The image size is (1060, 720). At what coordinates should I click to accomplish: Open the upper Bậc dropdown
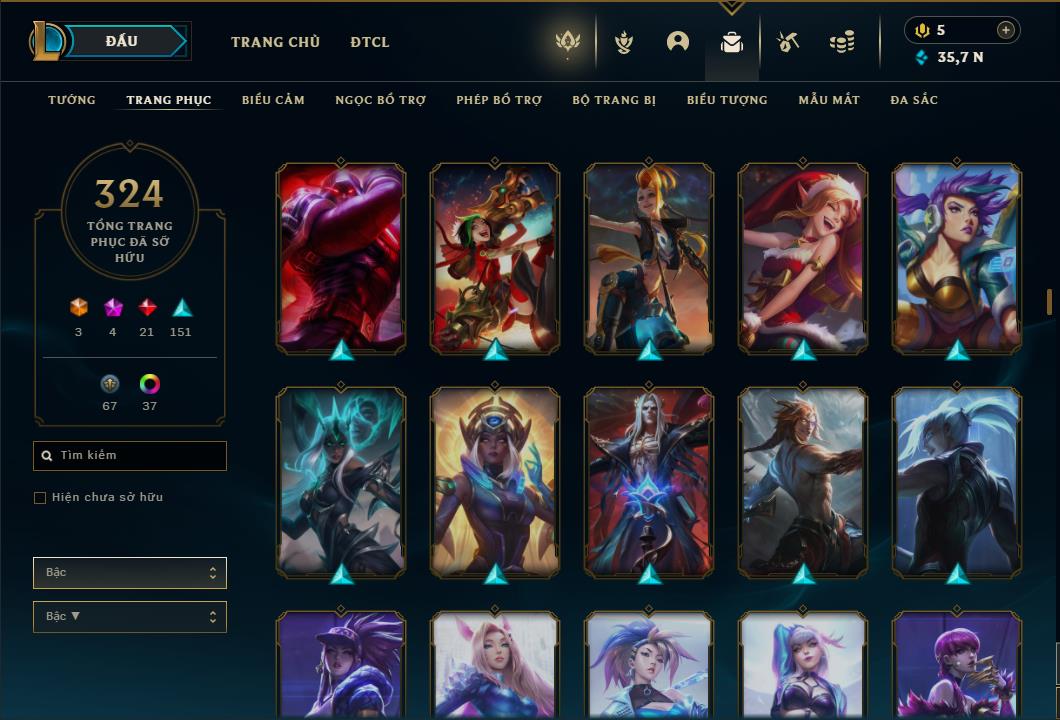[x=130, y=573]
